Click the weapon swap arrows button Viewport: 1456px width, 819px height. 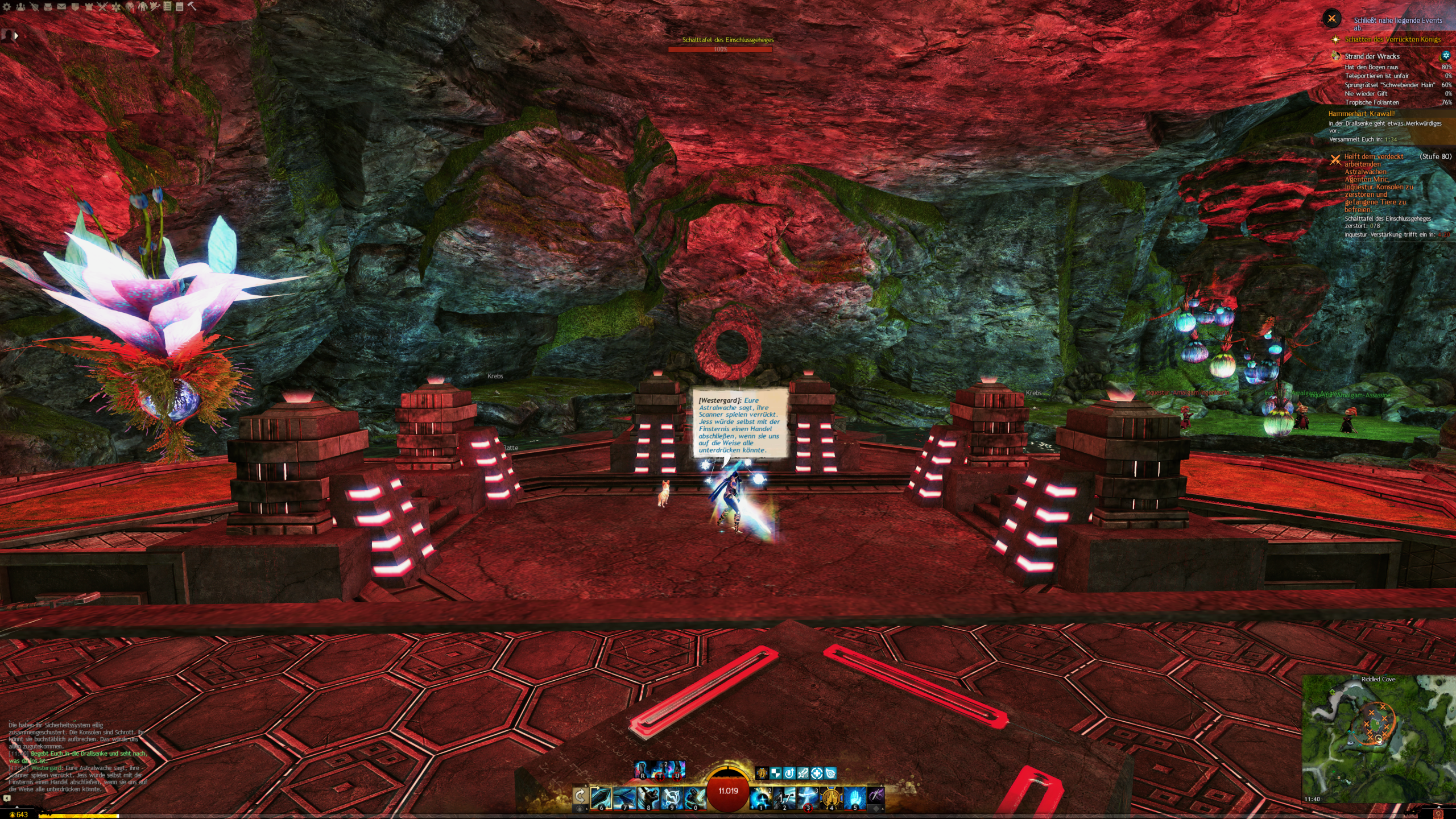pyautogui.click(x=580, y=796)
